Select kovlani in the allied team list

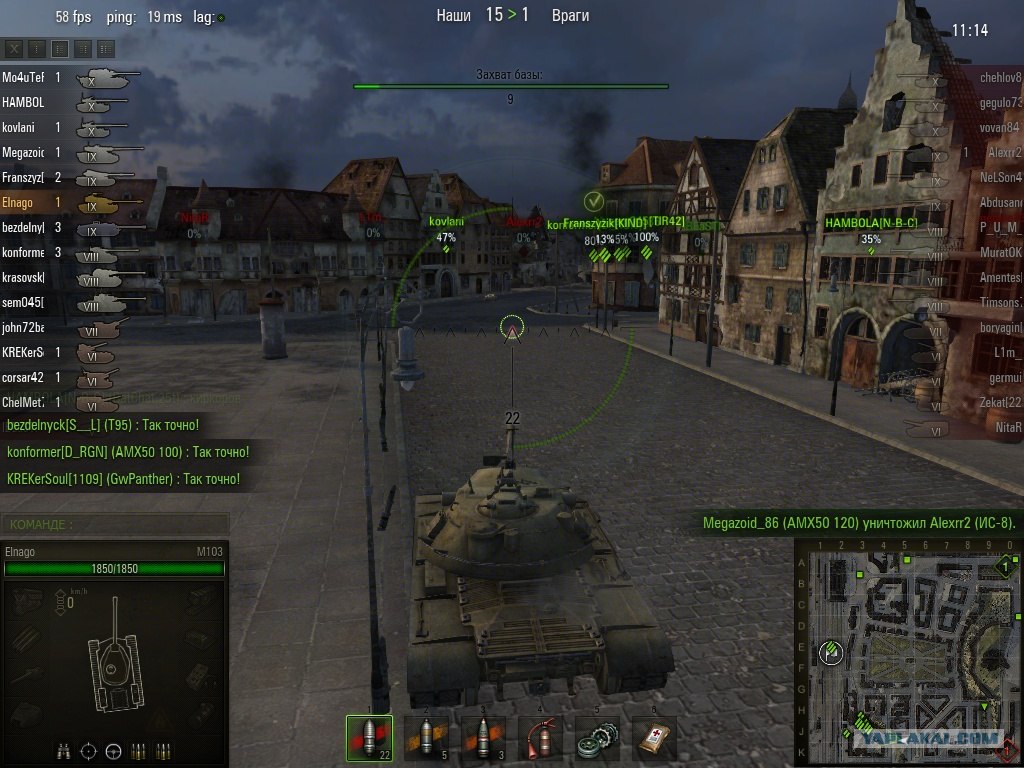(x=22, y=127)
